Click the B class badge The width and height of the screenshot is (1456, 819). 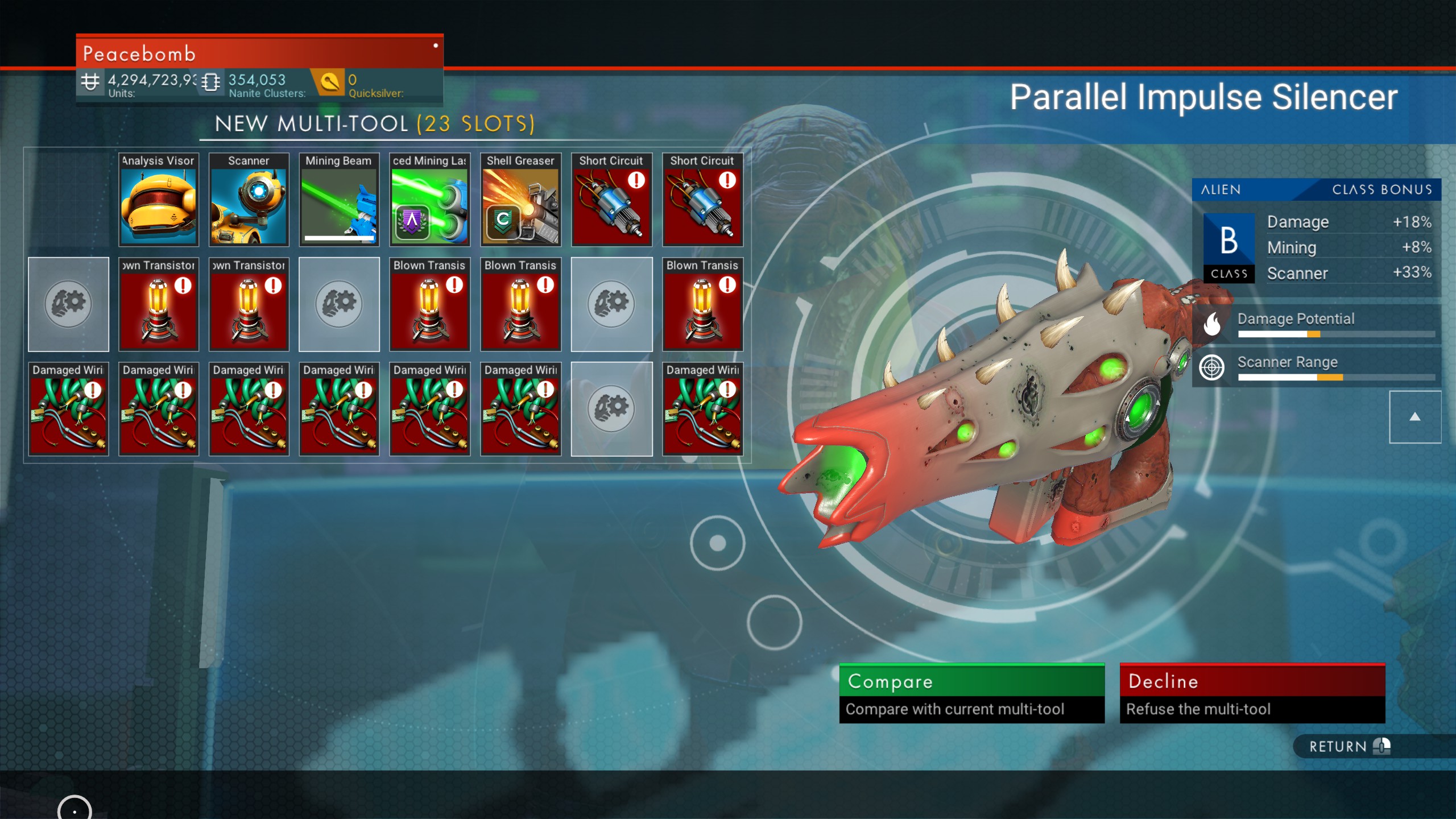tap(1228, 247)
